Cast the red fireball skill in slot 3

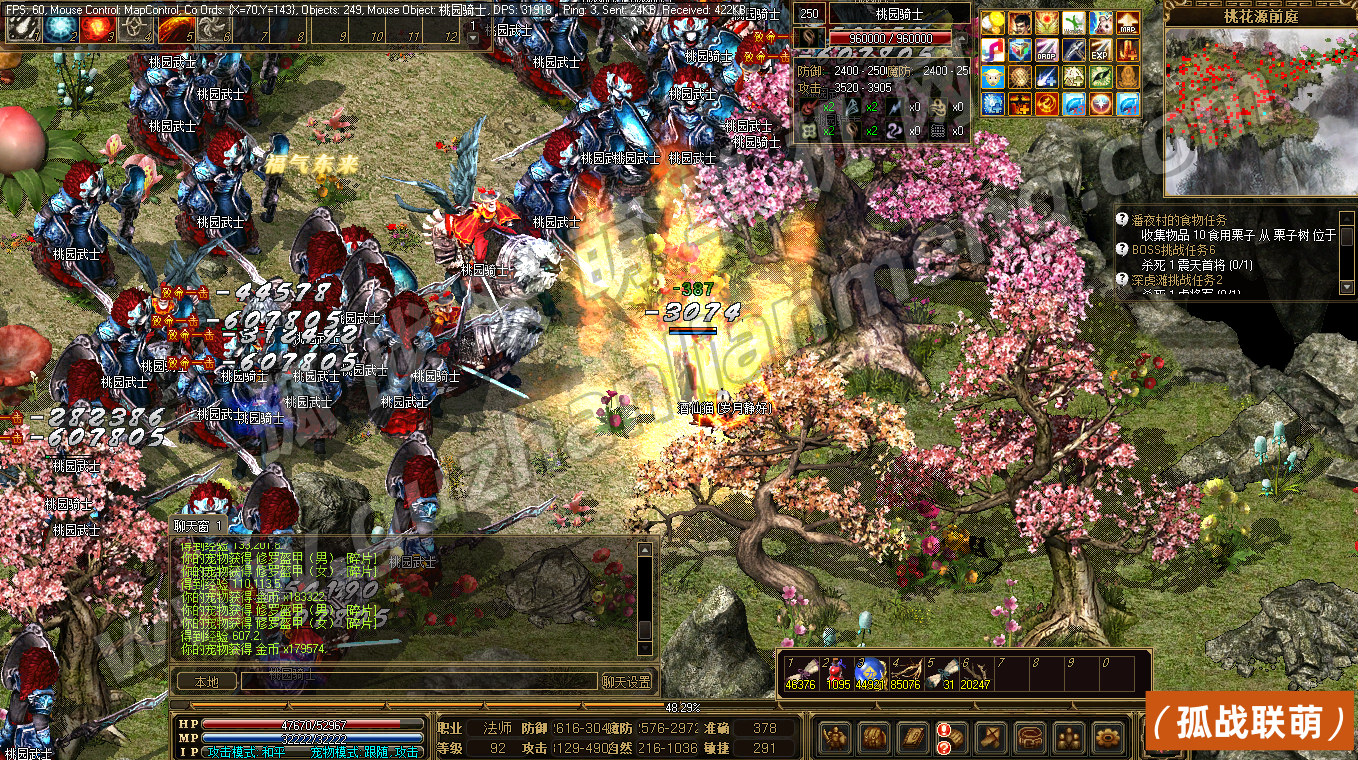pos(96,29)
